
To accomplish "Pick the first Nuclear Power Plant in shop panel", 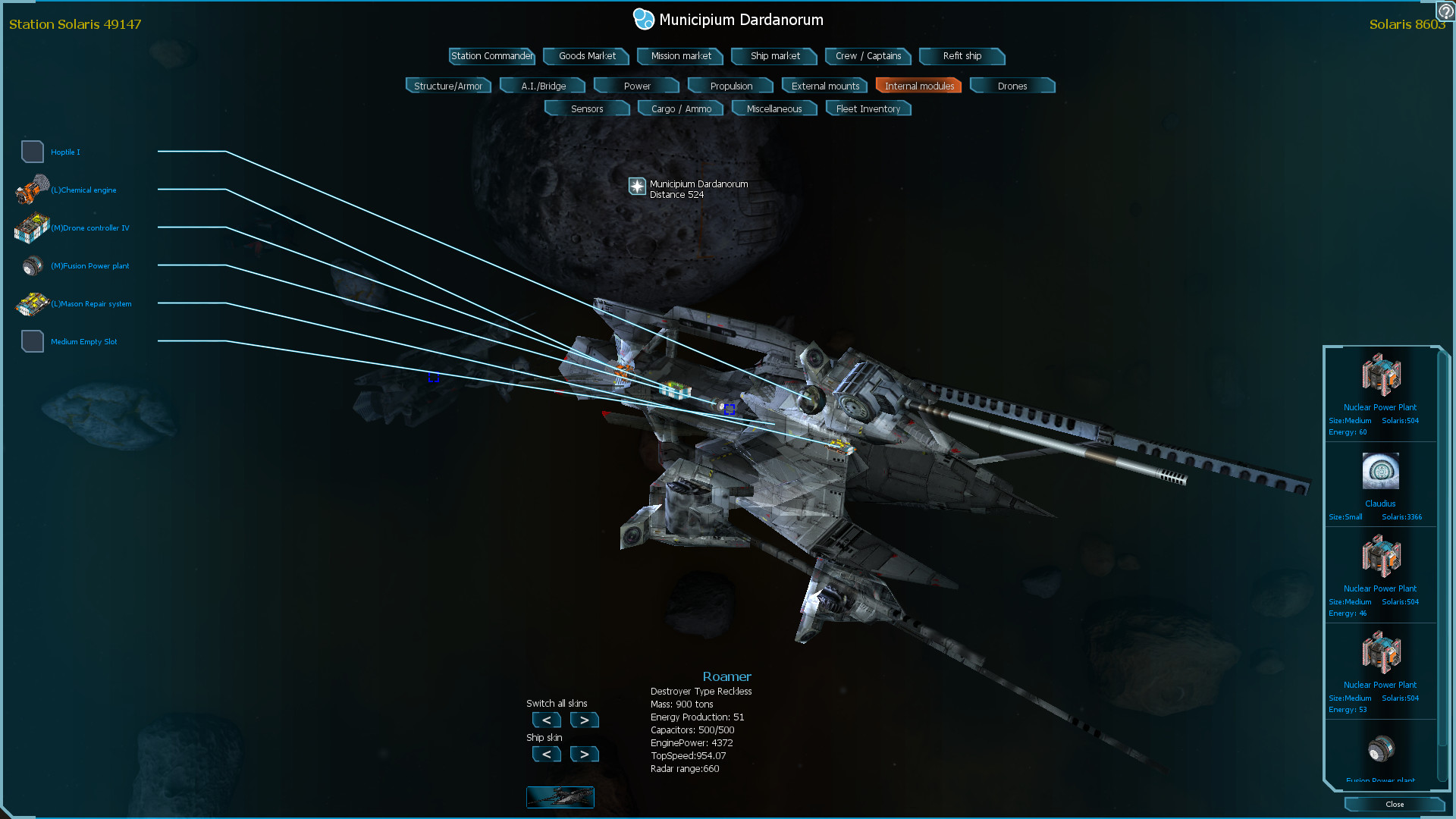I will pyautogui.click(x=1380, y=375).
